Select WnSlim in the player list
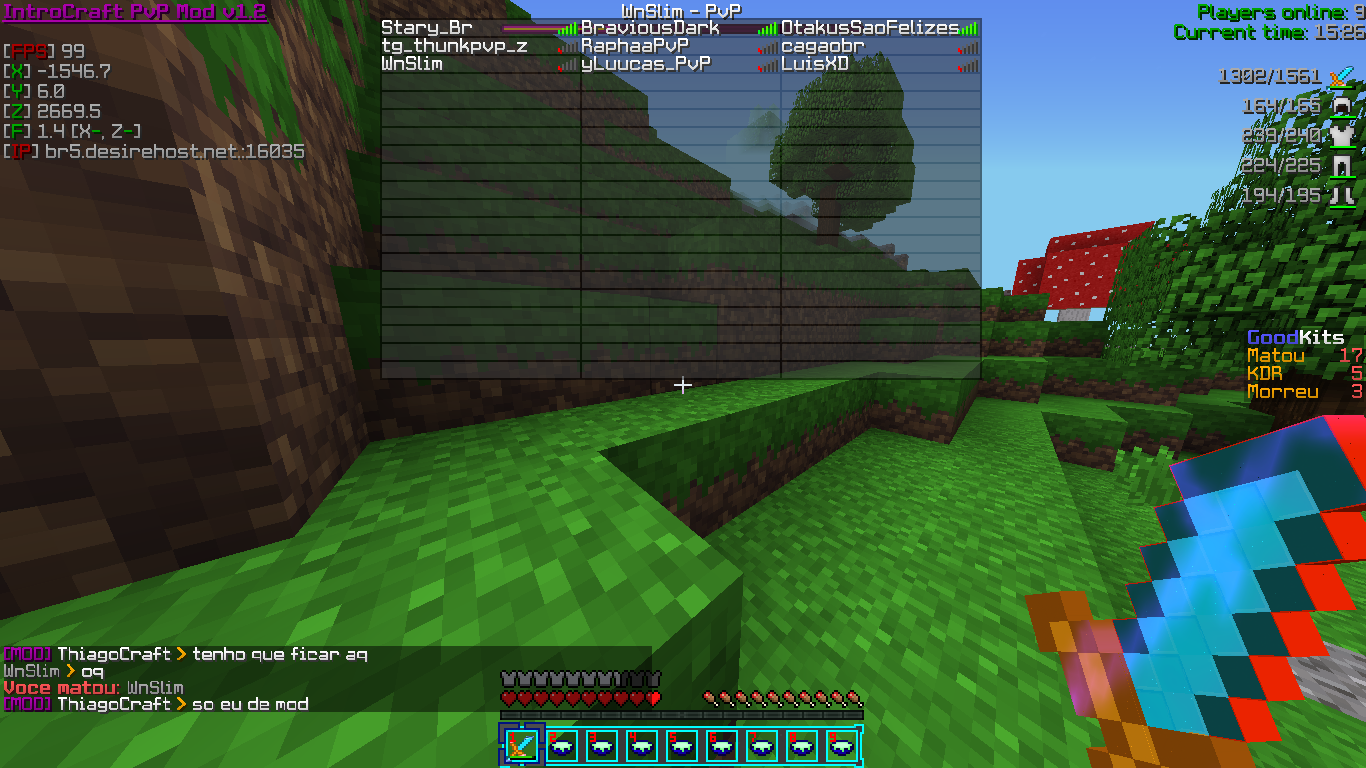Viewport: 1366px width, 768px height. tap(412, 64)
